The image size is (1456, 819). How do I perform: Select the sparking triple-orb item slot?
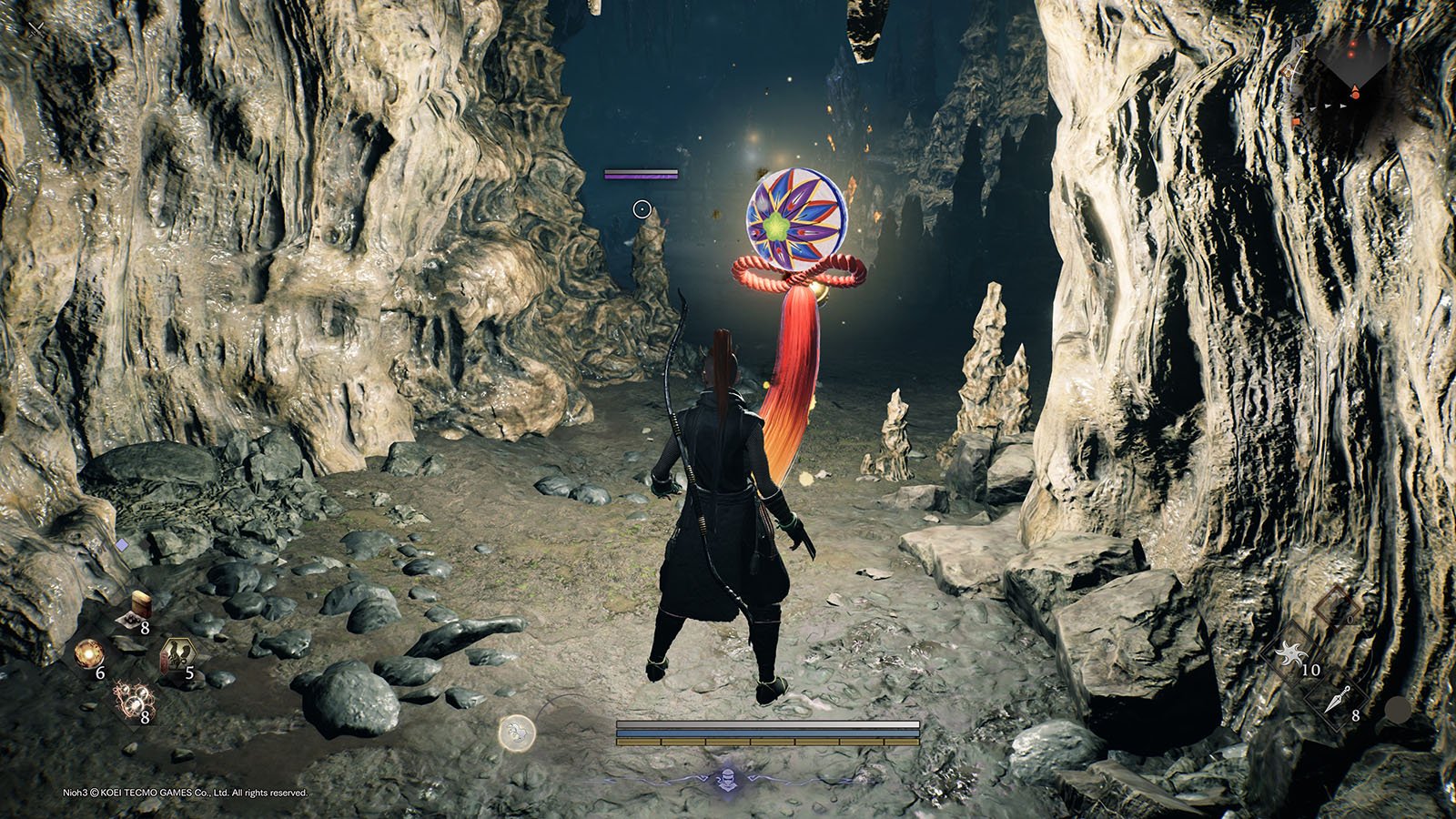pos(133,700)
